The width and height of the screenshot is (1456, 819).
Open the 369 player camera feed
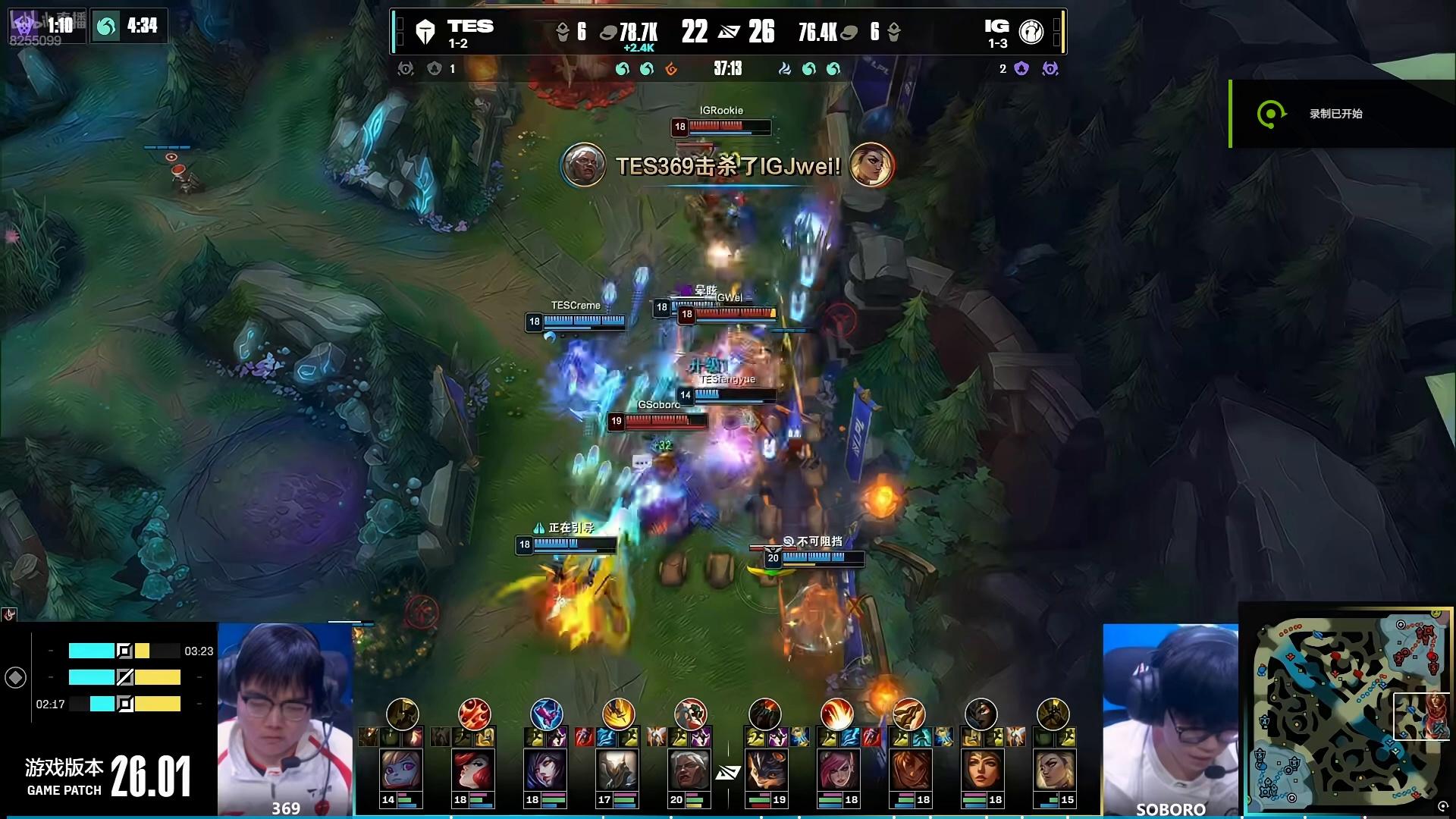(285, 719)
